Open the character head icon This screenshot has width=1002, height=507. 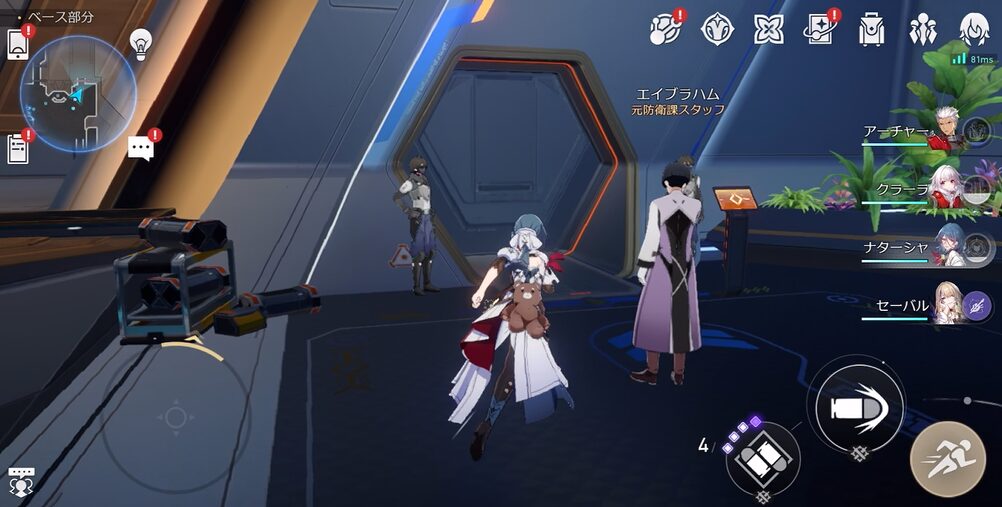pos(974,29)
